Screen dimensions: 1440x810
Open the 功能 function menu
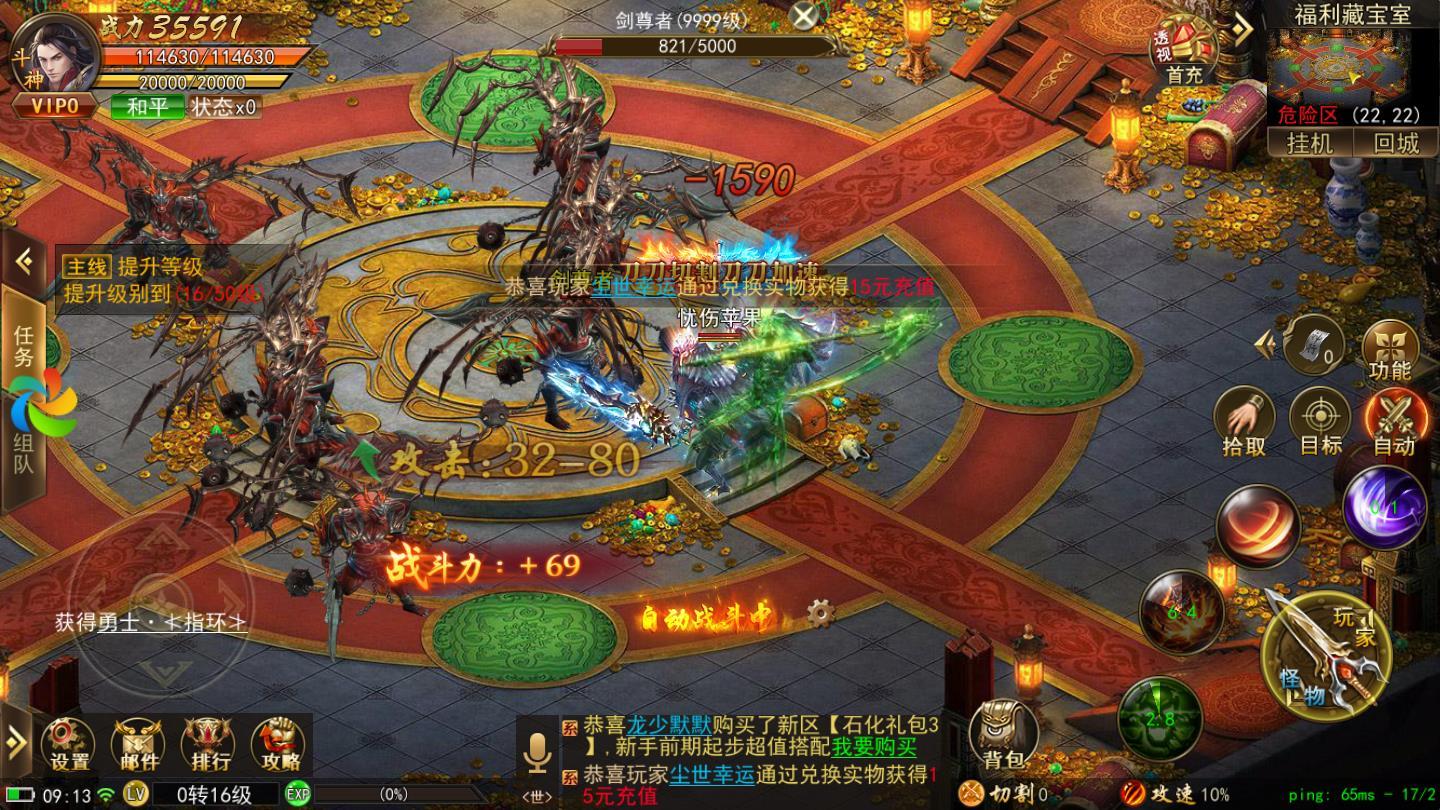pos(1390,350)
